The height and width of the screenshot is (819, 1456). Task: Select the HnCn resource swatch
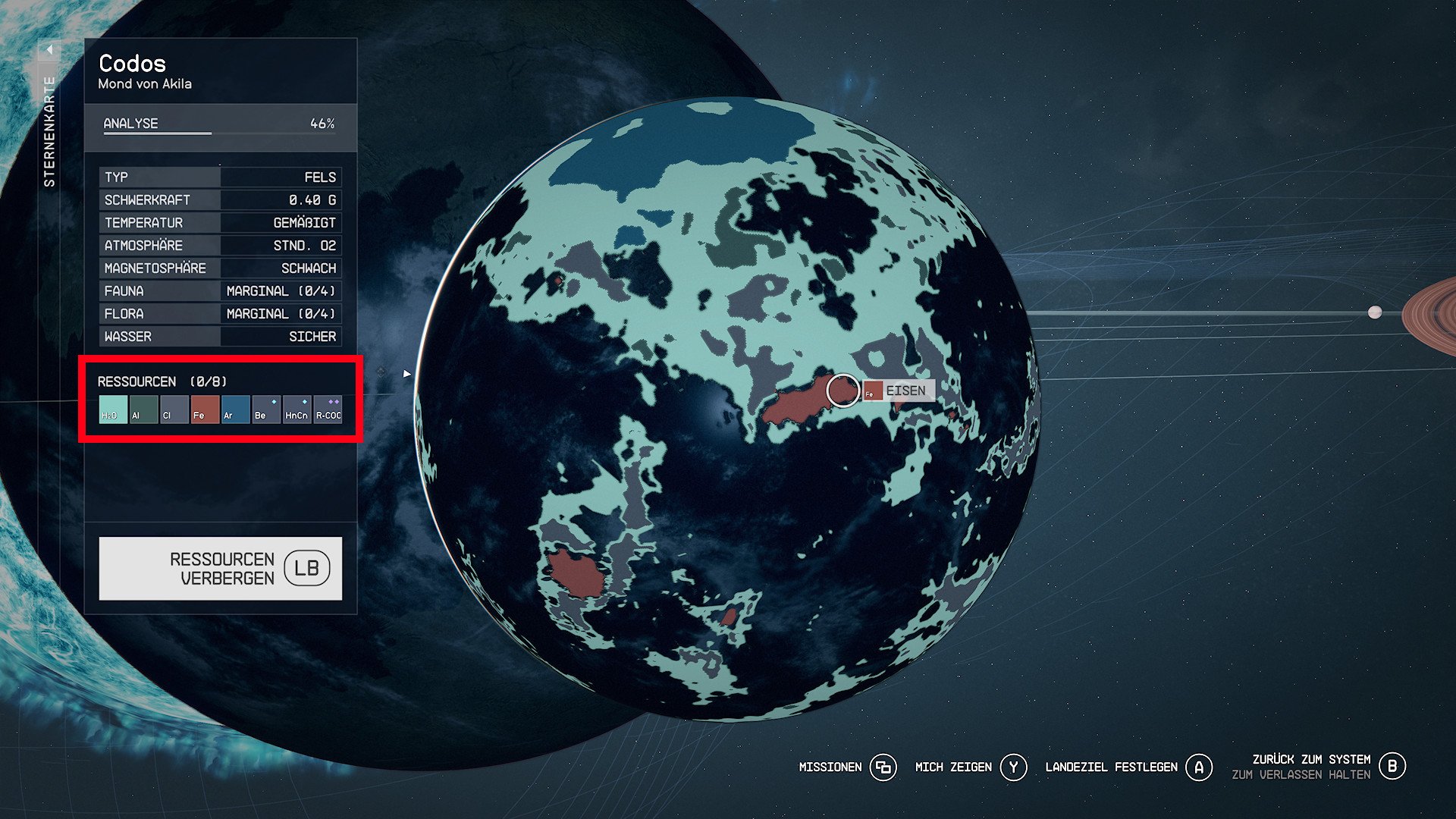[297, 409]
